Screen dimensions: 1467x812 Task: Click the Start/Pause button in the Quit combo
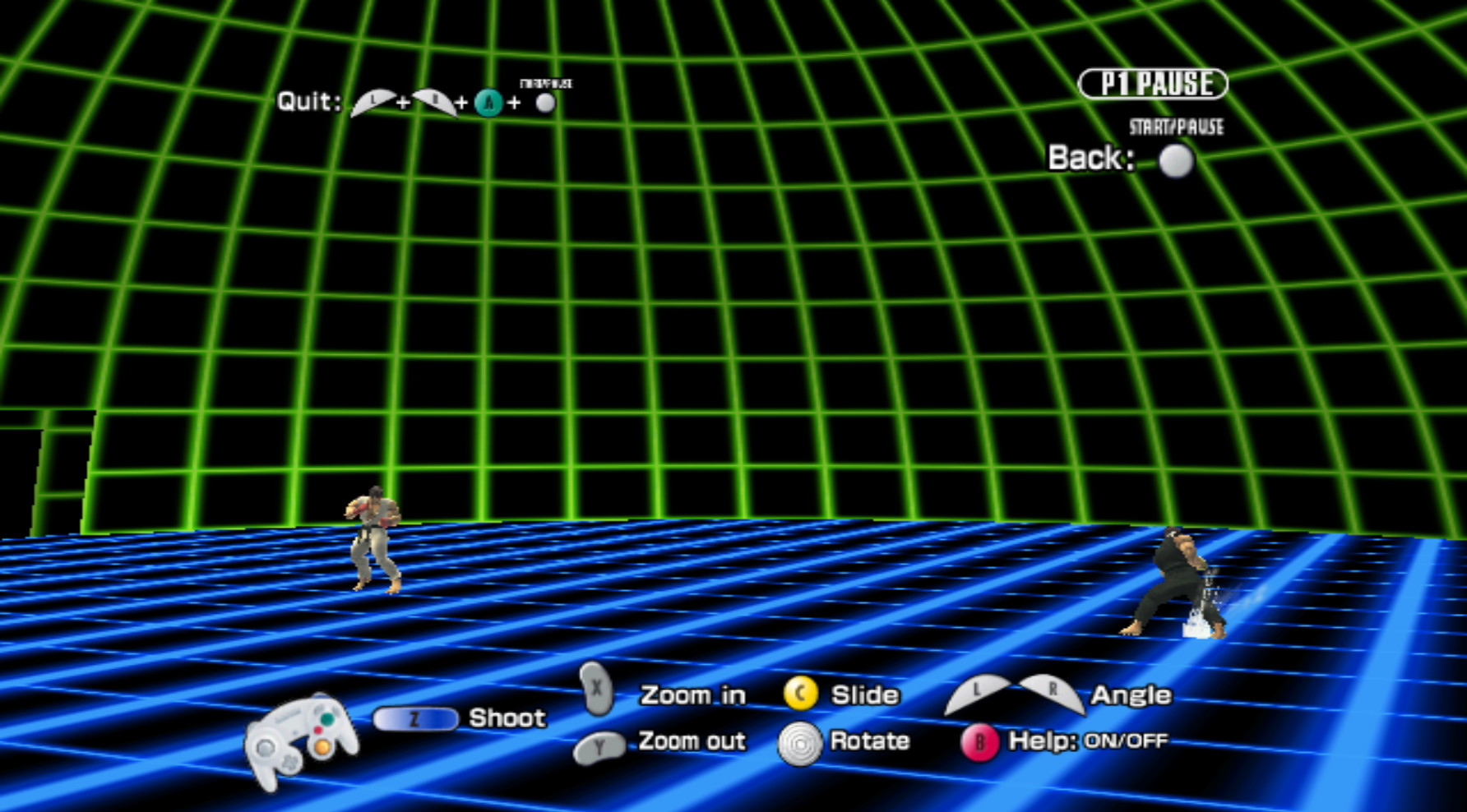tap(545, 102)
